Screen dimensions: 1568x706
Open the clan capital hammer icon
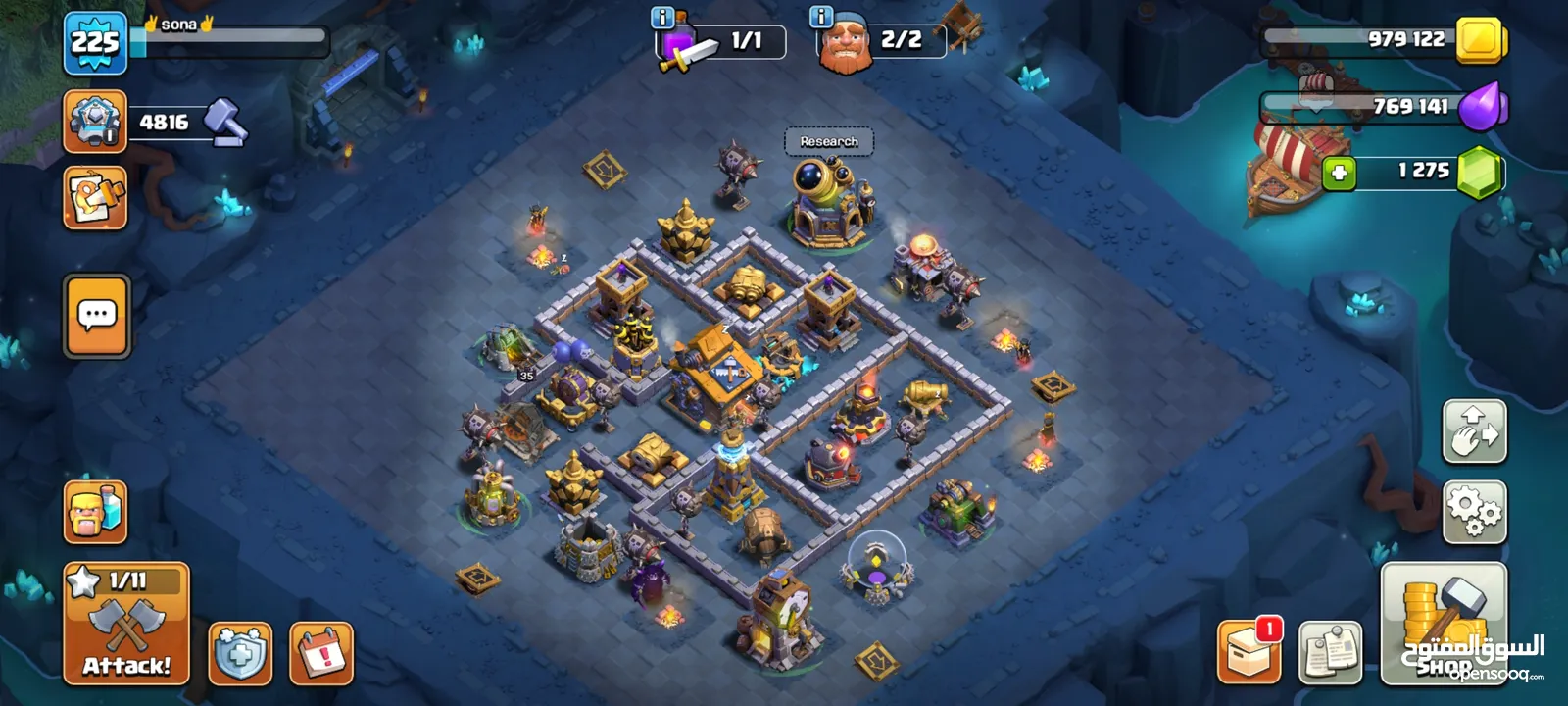pyautogui.click(x=95, y=122)
